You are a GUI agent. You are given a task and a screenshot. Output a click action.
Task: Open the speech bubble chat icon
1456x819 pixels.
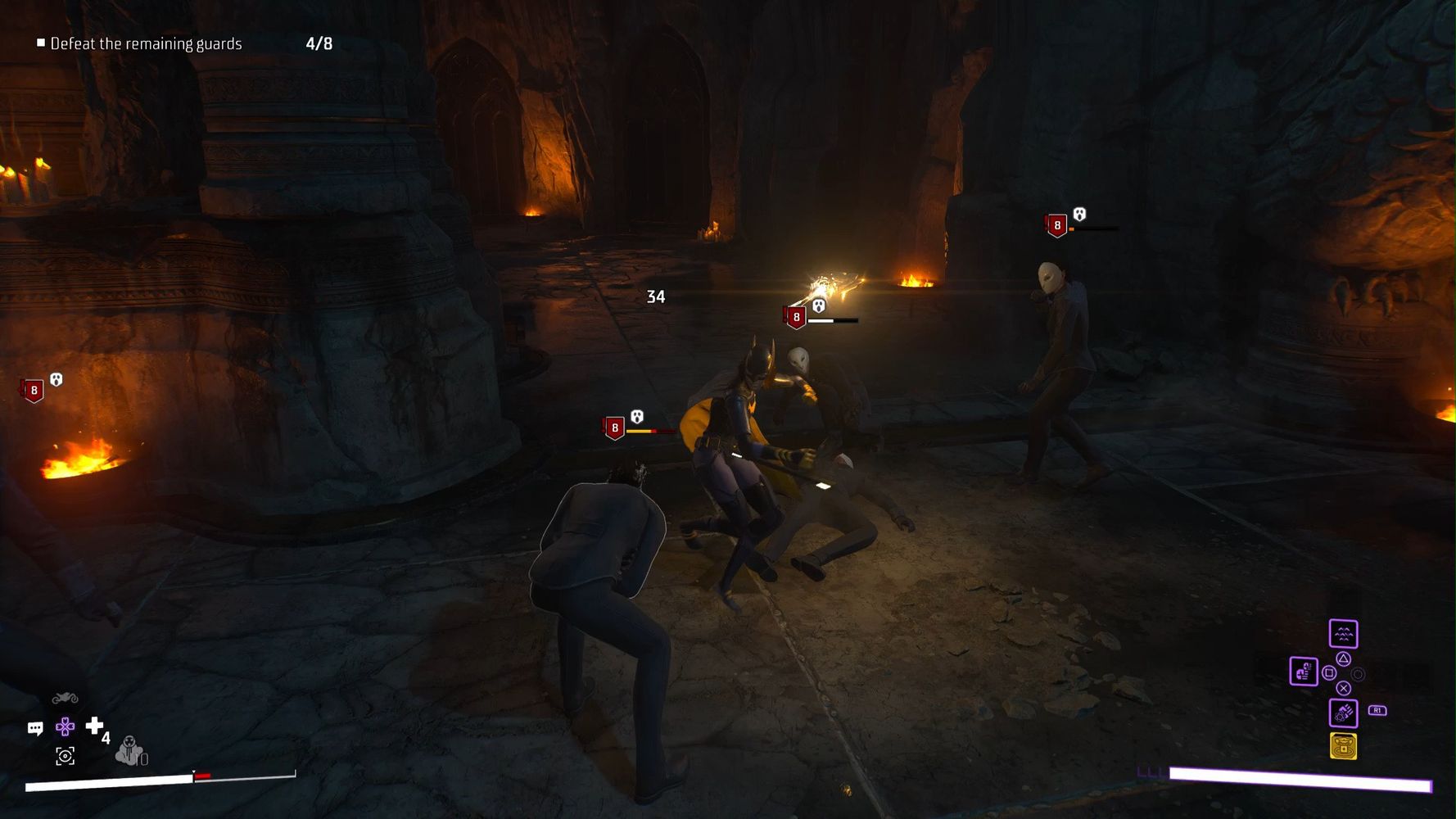[x=35, y=728]
